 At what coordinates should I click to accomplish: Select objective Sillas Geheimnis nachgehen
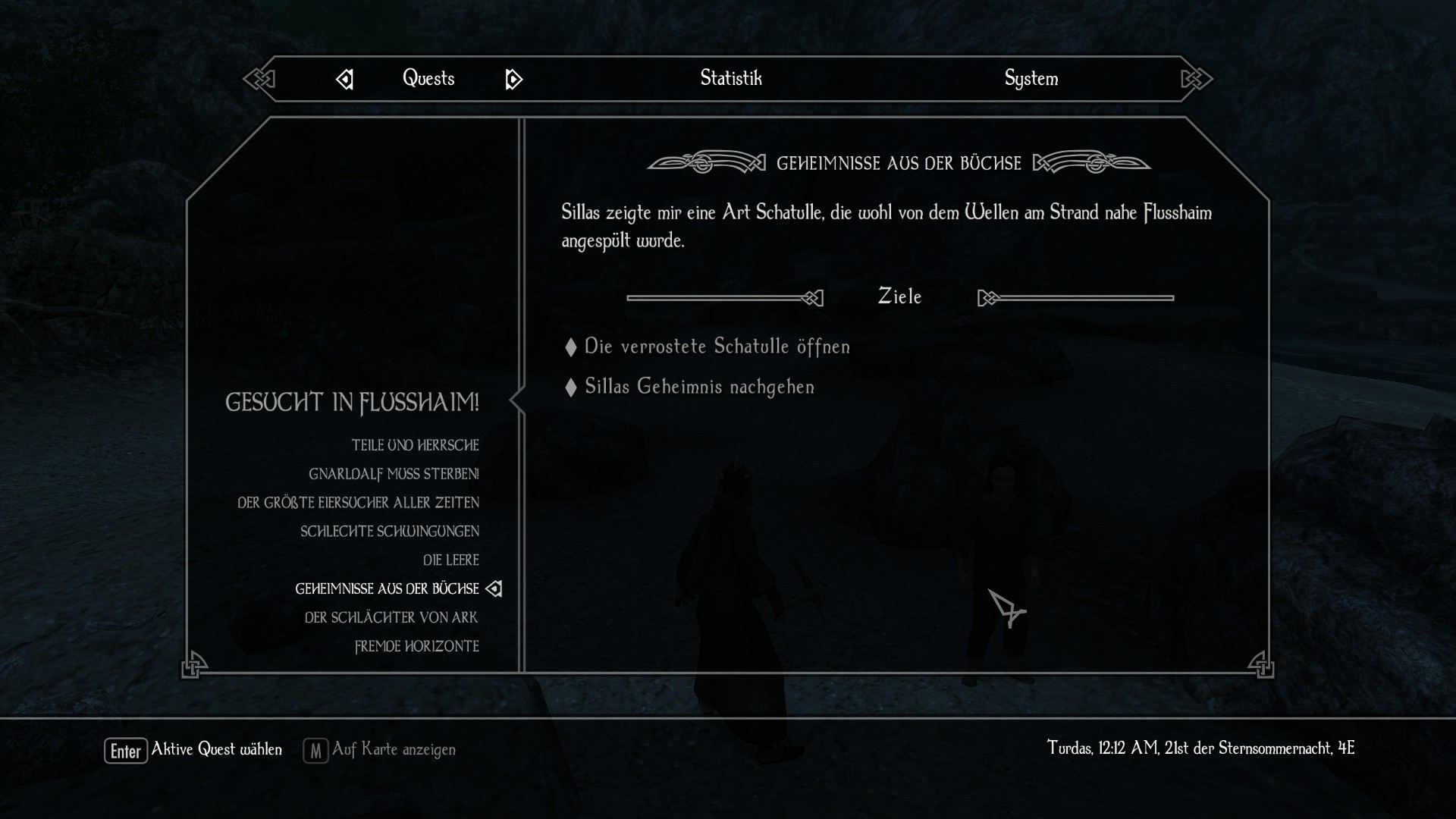click(x=699, y=387)
